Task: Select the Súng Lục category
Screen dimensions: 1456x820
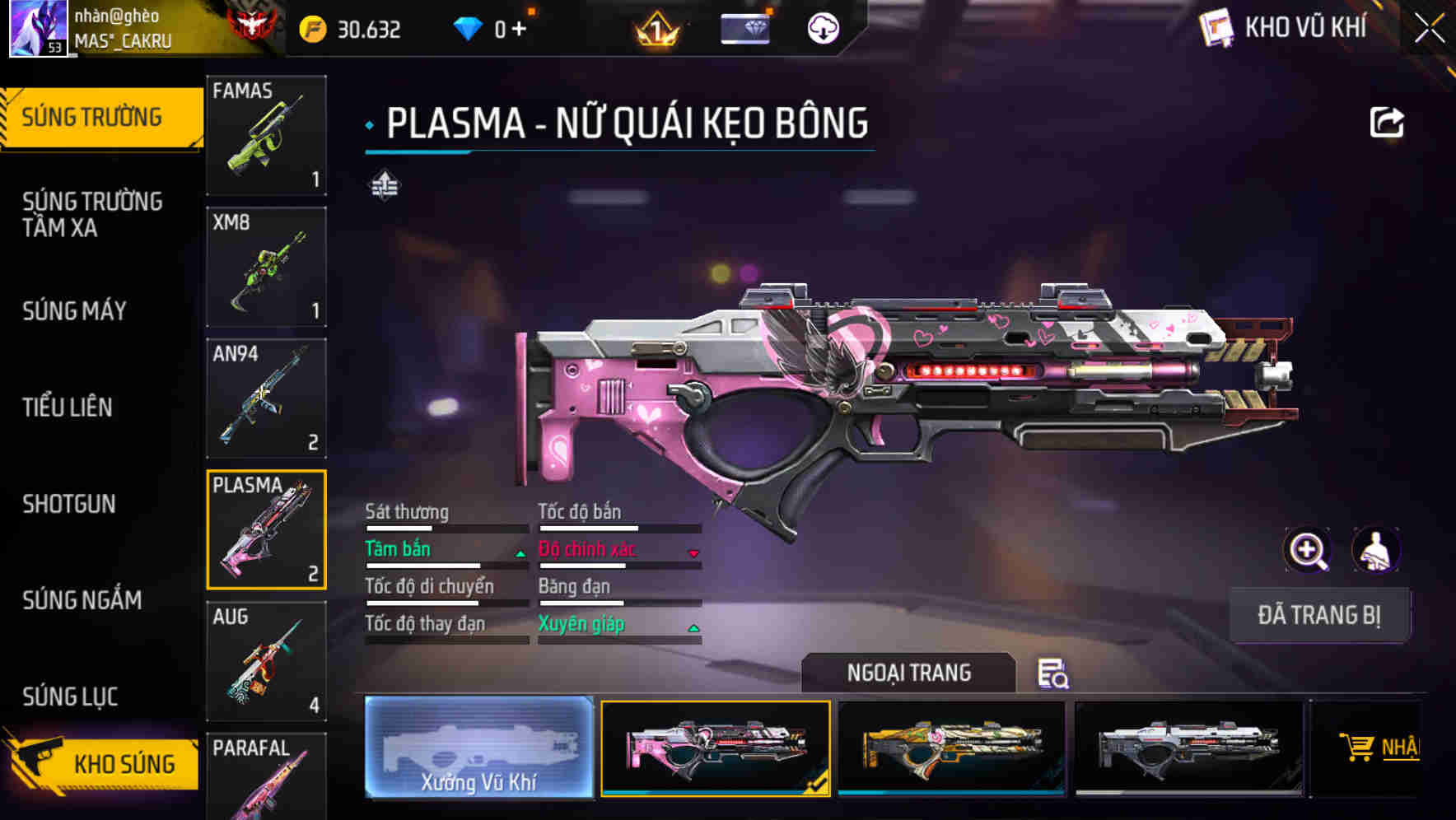Action: 70,697
